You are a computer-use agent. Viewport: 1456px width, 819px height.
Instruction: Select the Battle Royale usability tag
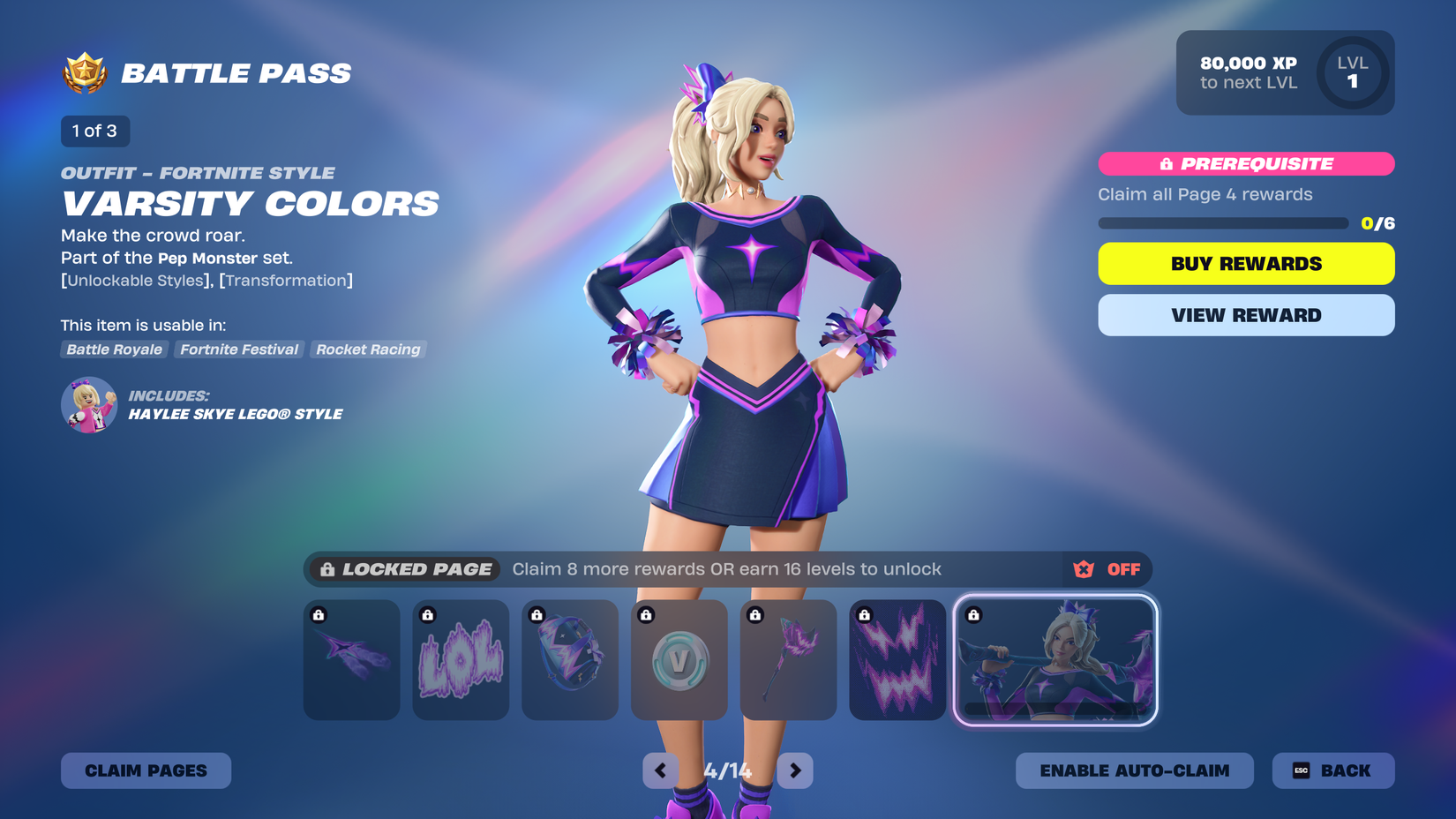click(114, 349)
